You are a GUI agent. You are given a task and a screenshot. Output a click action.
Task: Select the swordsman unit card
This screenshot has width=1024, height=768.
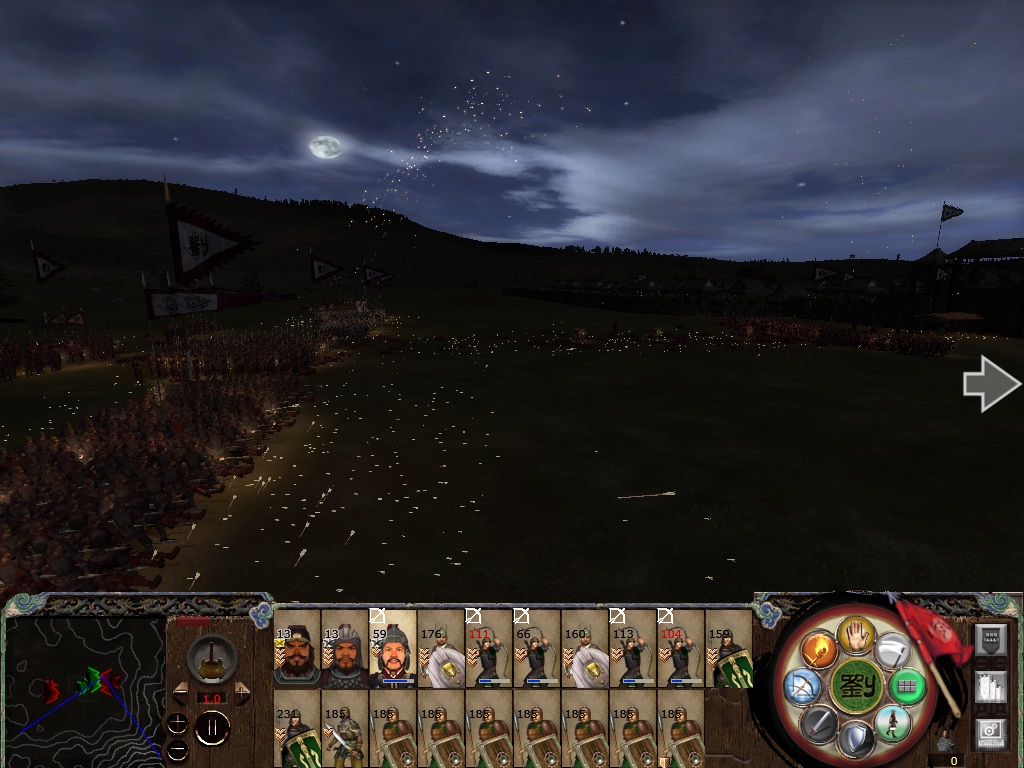345,730
